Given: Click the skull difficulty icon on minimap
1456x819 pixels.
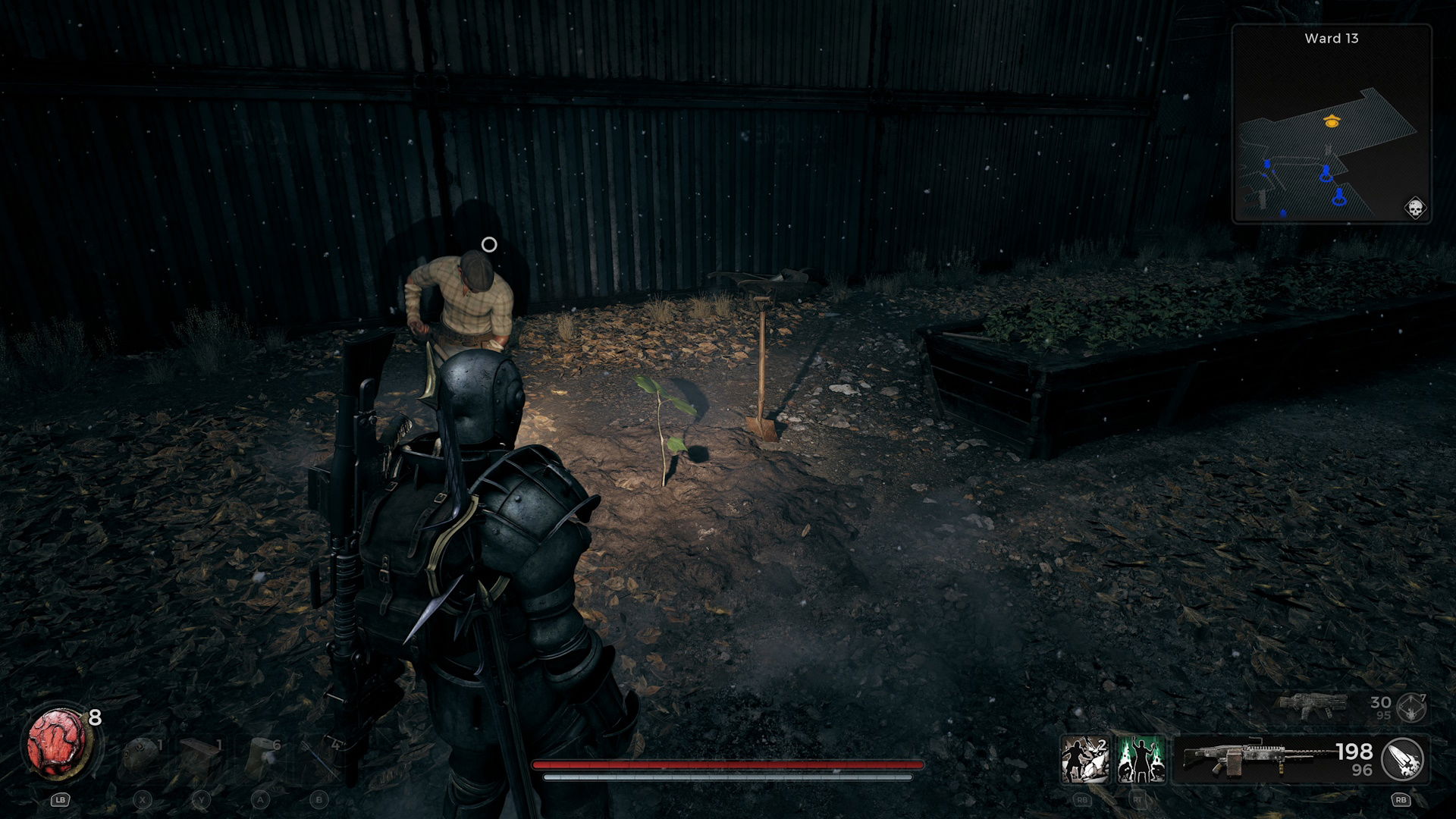Looking at the screenshot, I should tap(1414, 208).
